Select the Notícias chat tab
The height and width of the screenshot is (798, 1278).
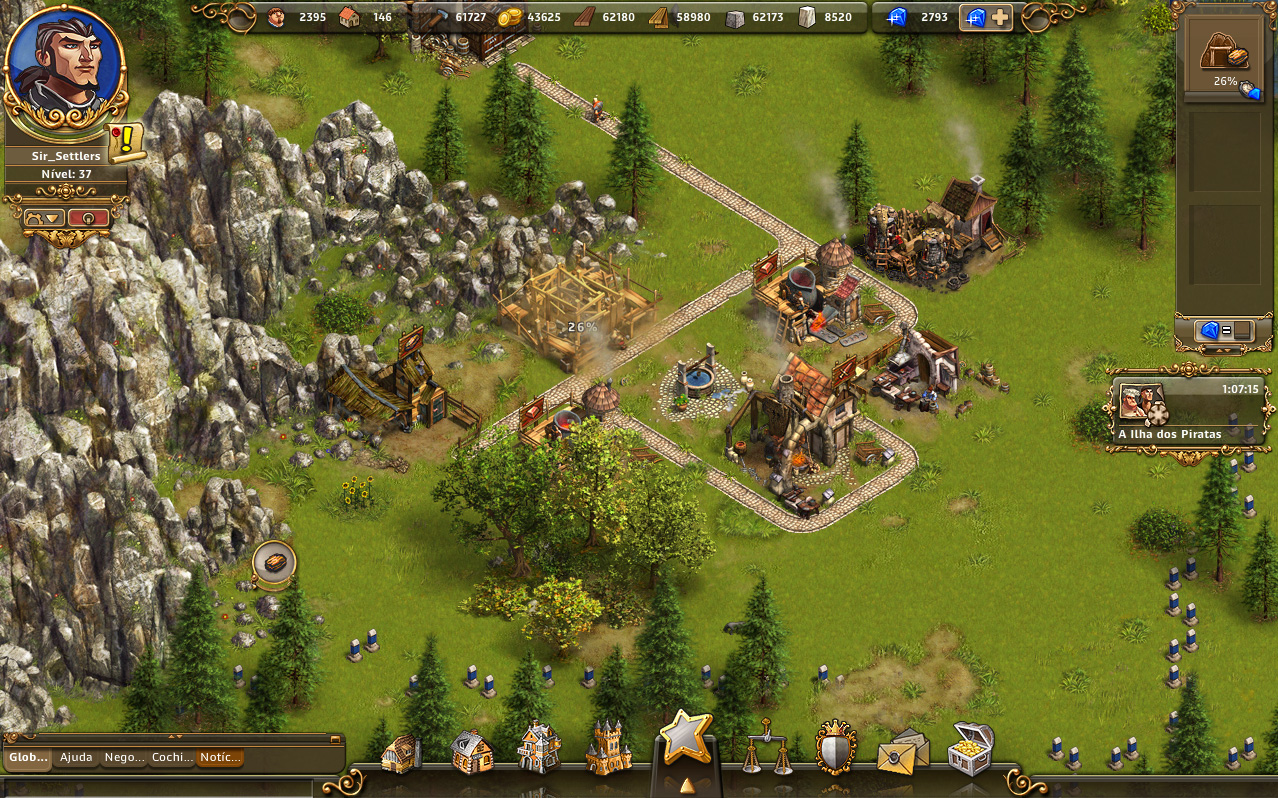219,758
